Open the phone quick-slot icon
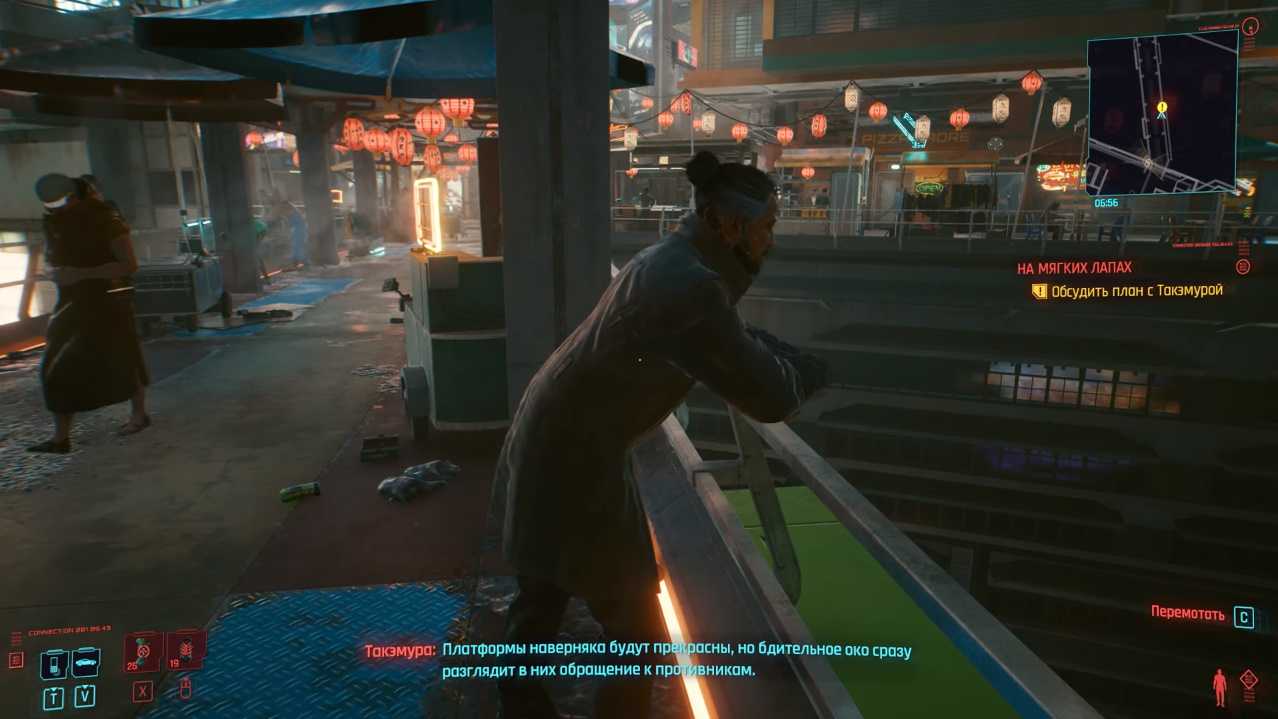This screenshot has height=719, width=1278. [54, 663]
